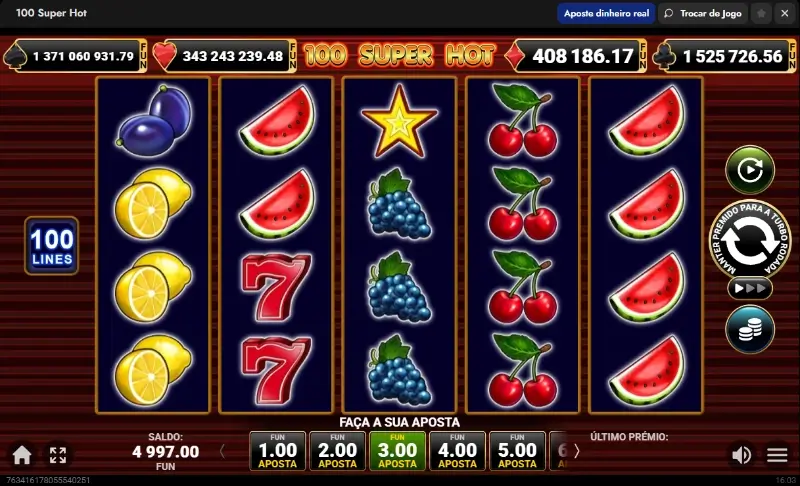
Task: Open Trocar de Jogo to switch games
Action: coord(702,13)
